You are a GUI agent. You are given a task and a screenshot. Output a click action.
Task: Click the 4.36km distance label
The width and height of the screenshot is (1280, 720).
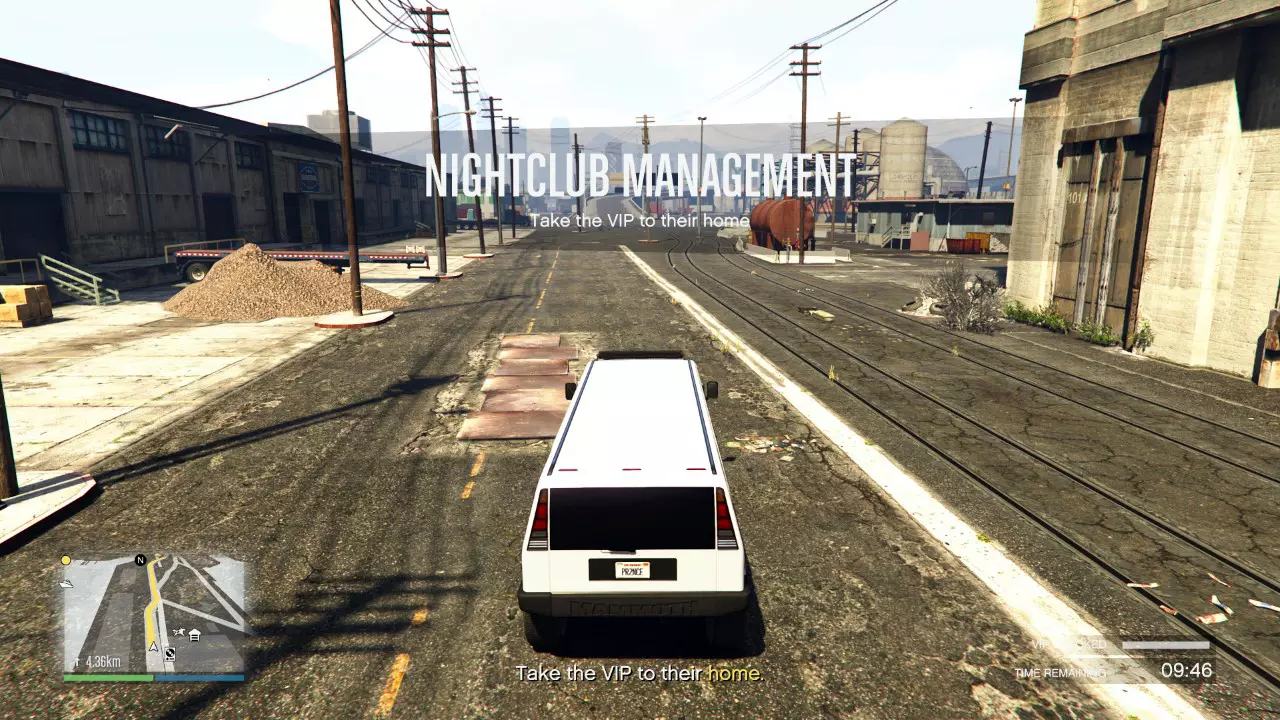click(x=103, y=661)
